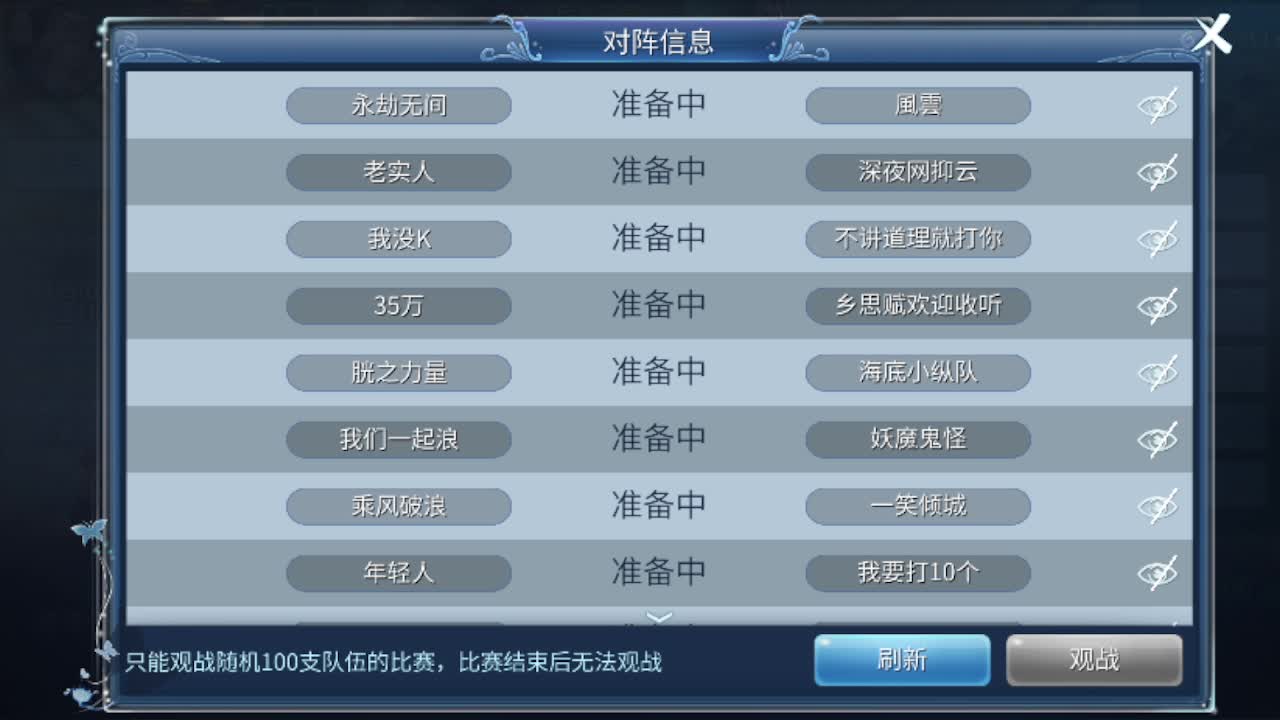Select the 永劫无间 team name
The height and width of the screenshot is (720, 1280).
pyautogui.click(x=398, y=105)
